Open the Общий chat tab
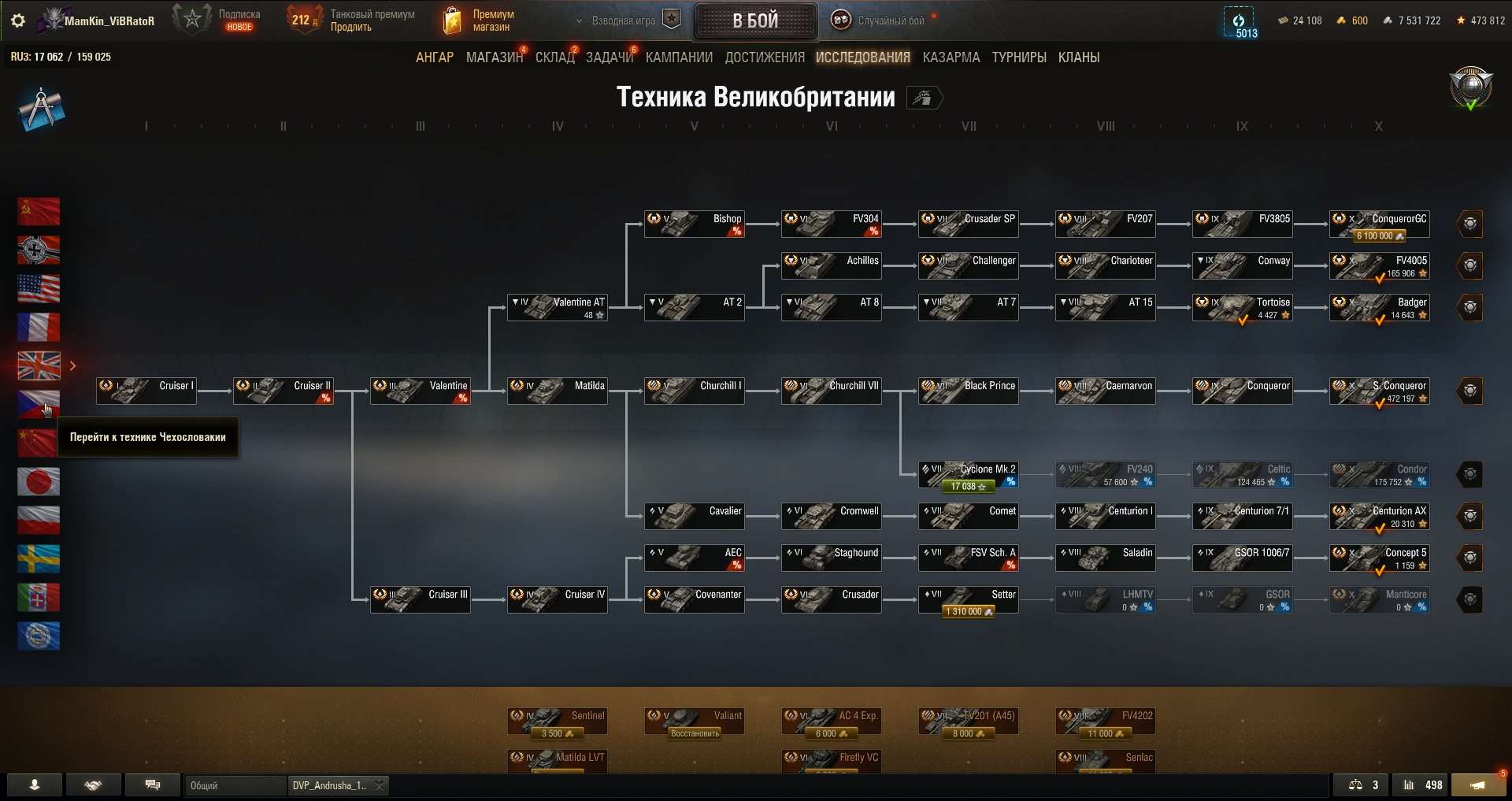The height and width of the screenshot is (801, 1512). (235, 785)
